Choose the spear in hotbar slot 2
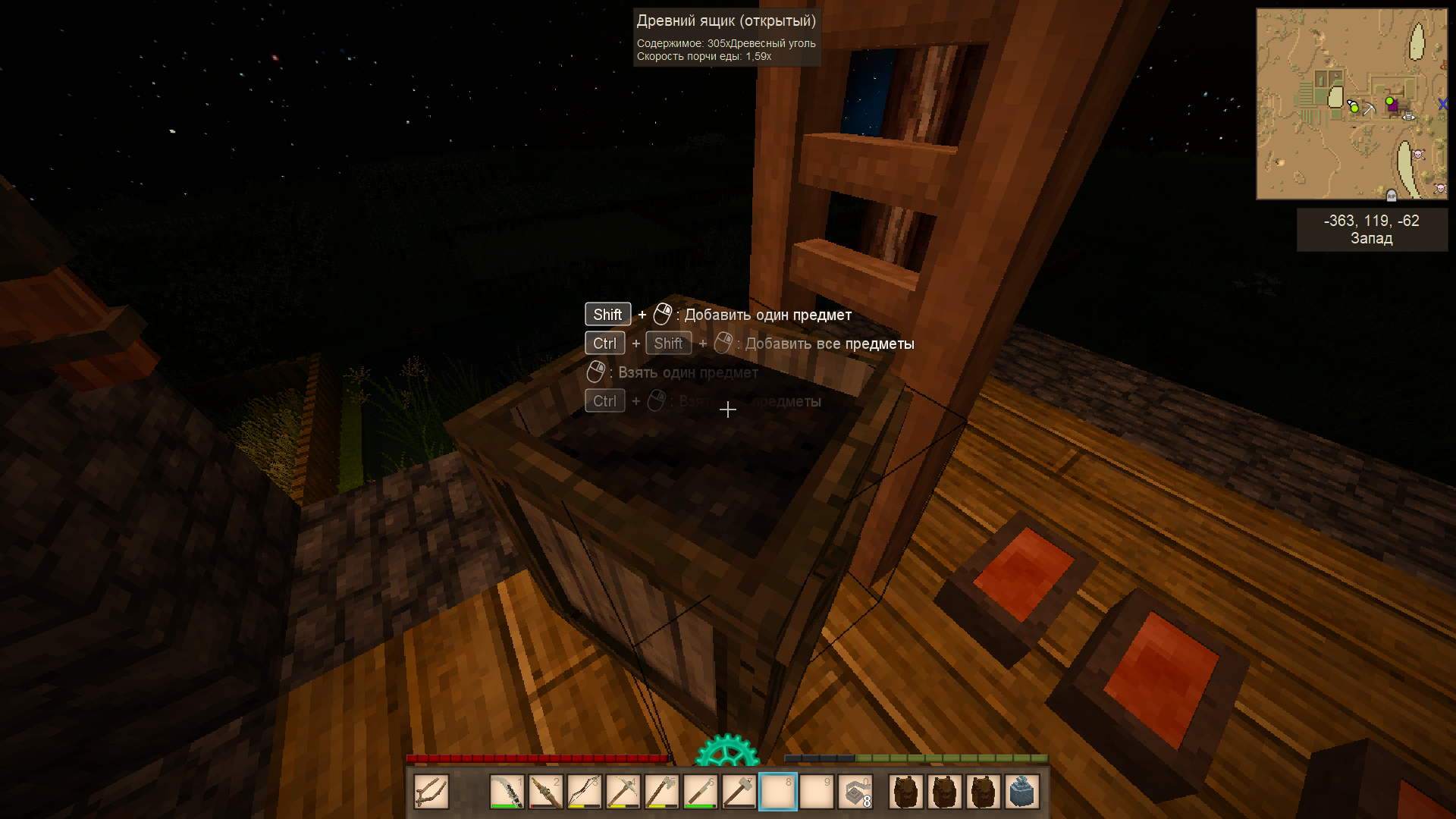 [546, 792]
